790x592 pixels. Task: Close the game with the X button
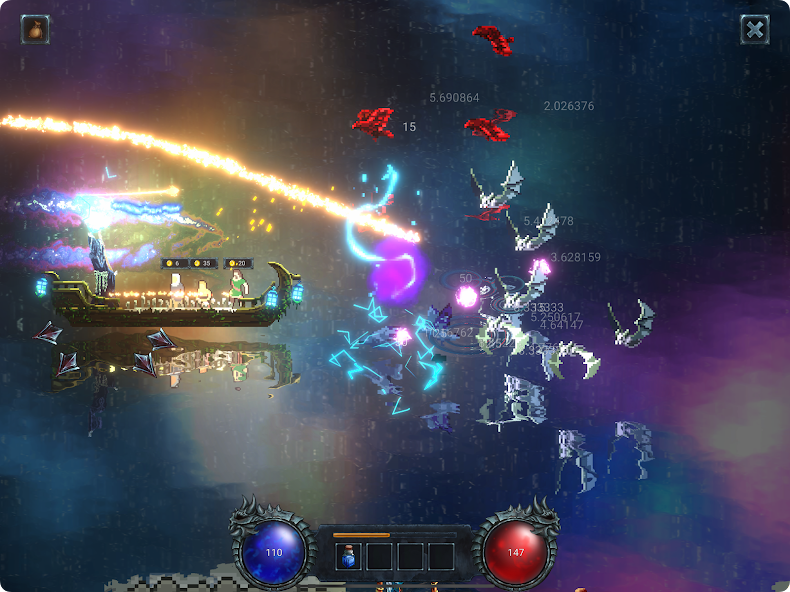click(755, 30)
